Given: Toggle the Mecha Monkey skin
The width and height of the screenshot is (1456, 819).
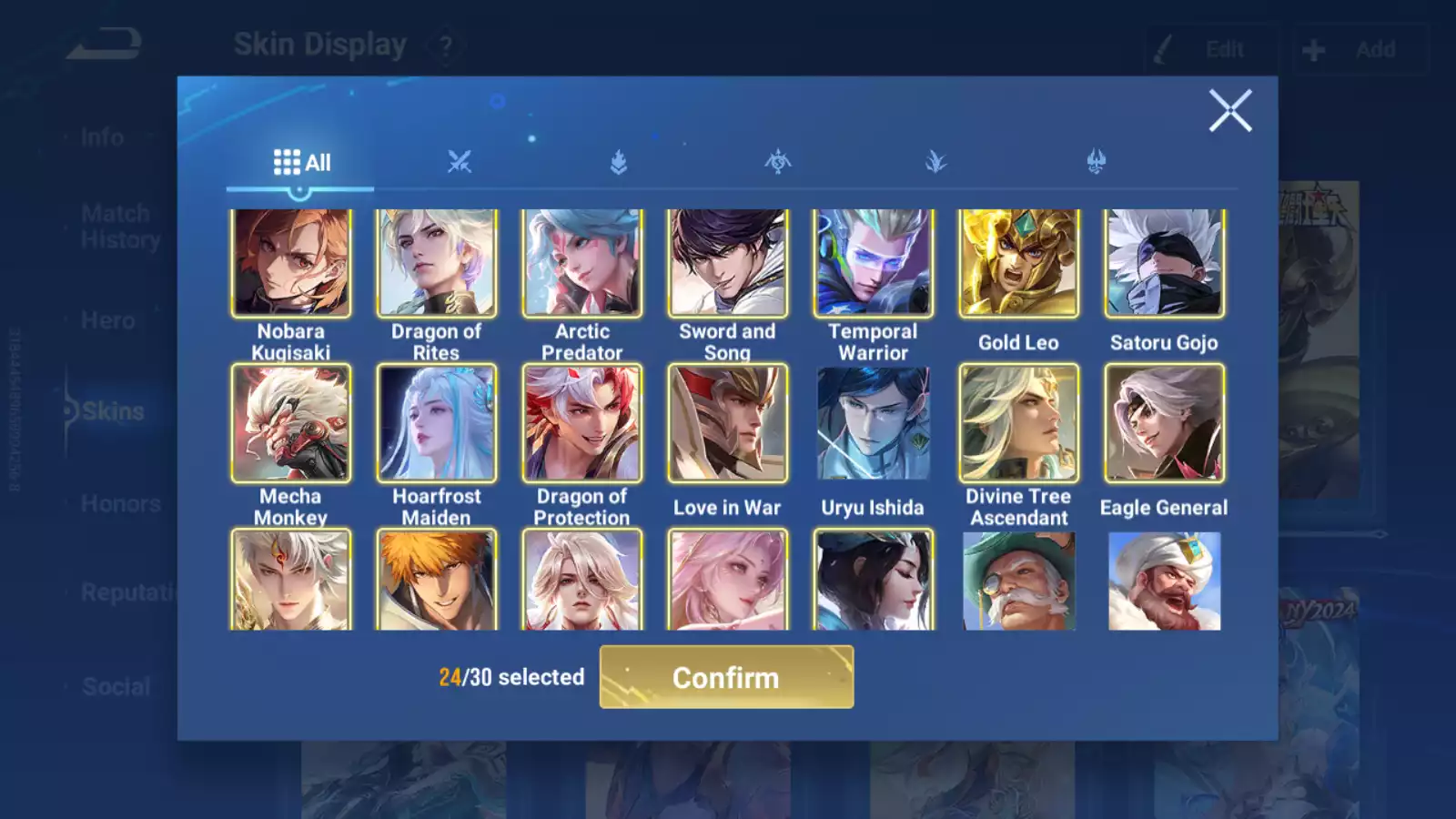Looking at the screenshot, I should pyautogui.click(x=291, y=423).
